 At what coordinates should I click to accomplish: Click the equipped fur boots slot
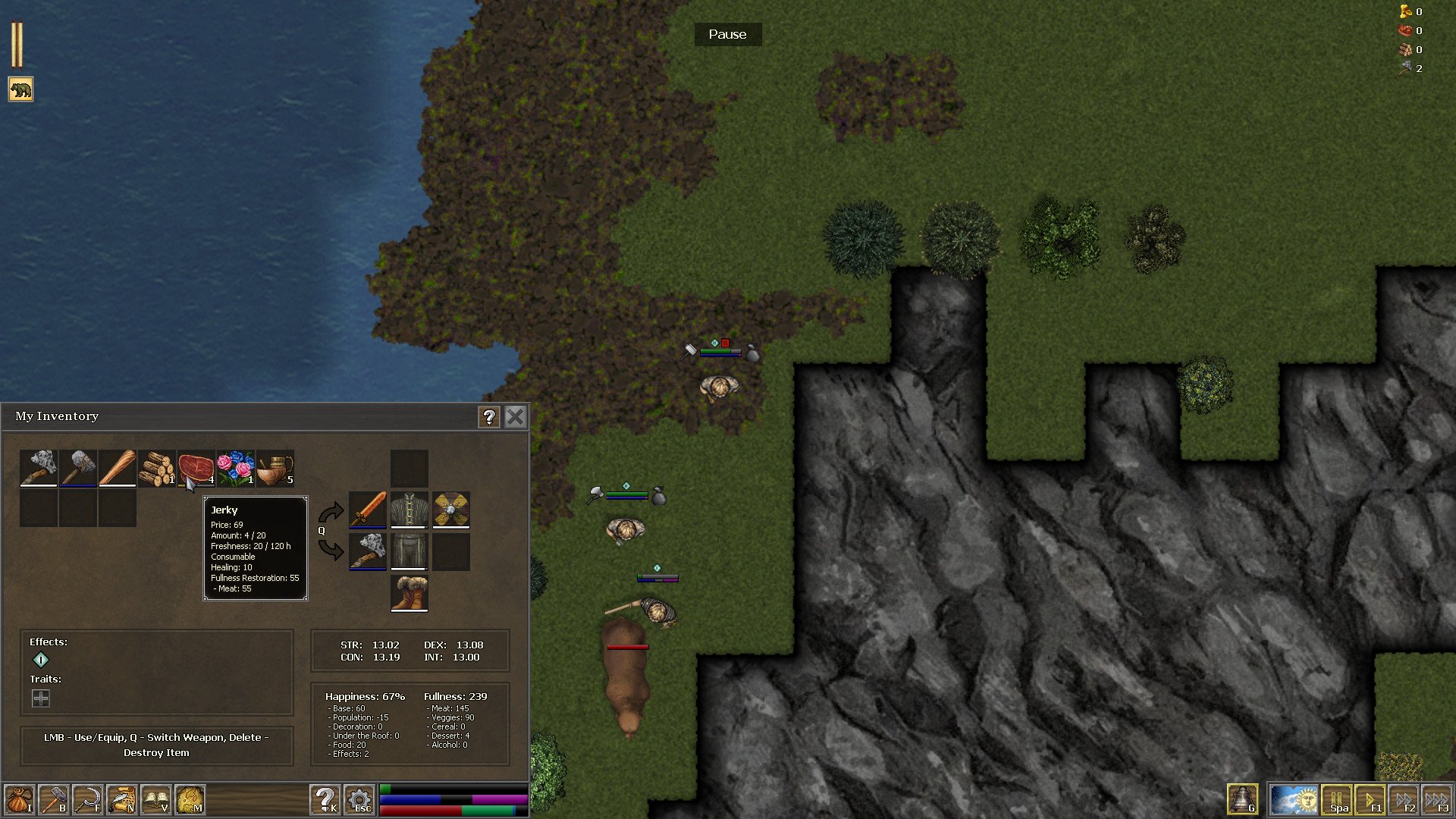[x=409, y=592]
